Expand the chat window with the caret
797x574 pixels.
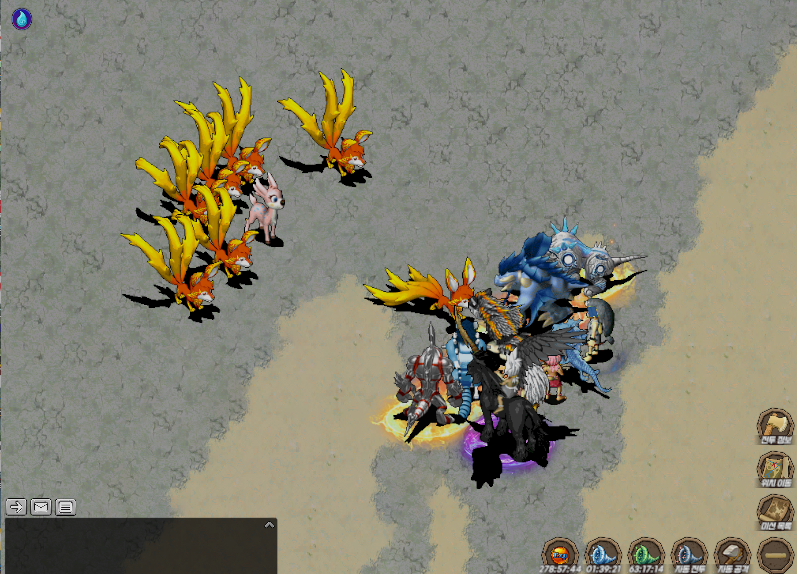(x=268, y=524)
